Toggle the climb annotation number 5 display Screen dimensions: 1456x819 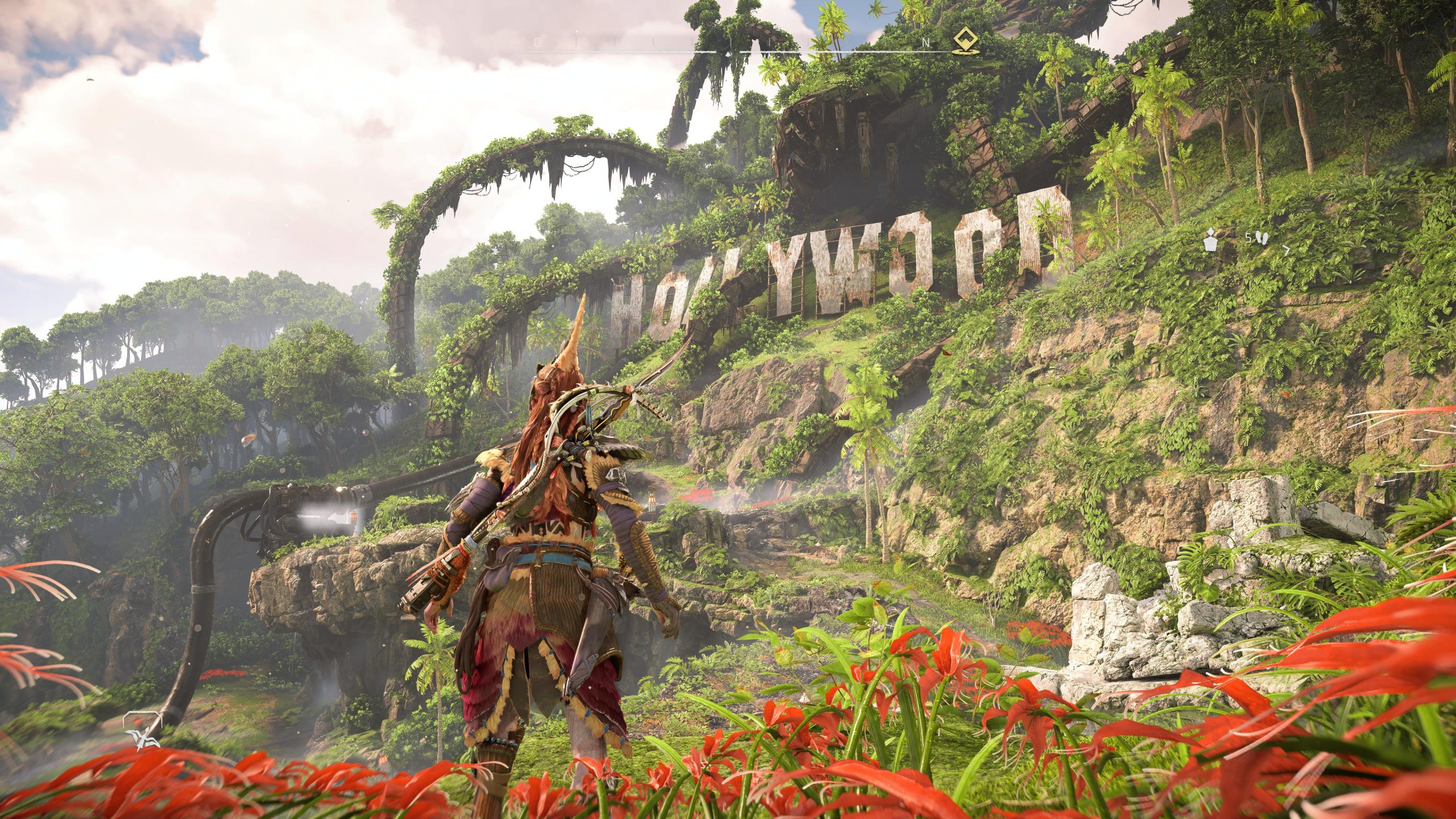click(1250, 238)
